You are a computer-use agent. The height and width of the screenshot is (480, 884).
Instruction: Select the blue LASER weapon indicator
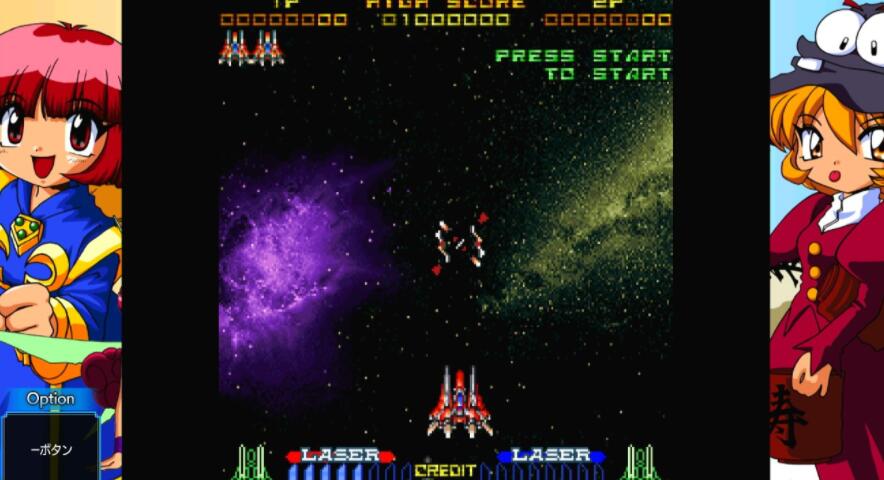coord(551,456)
